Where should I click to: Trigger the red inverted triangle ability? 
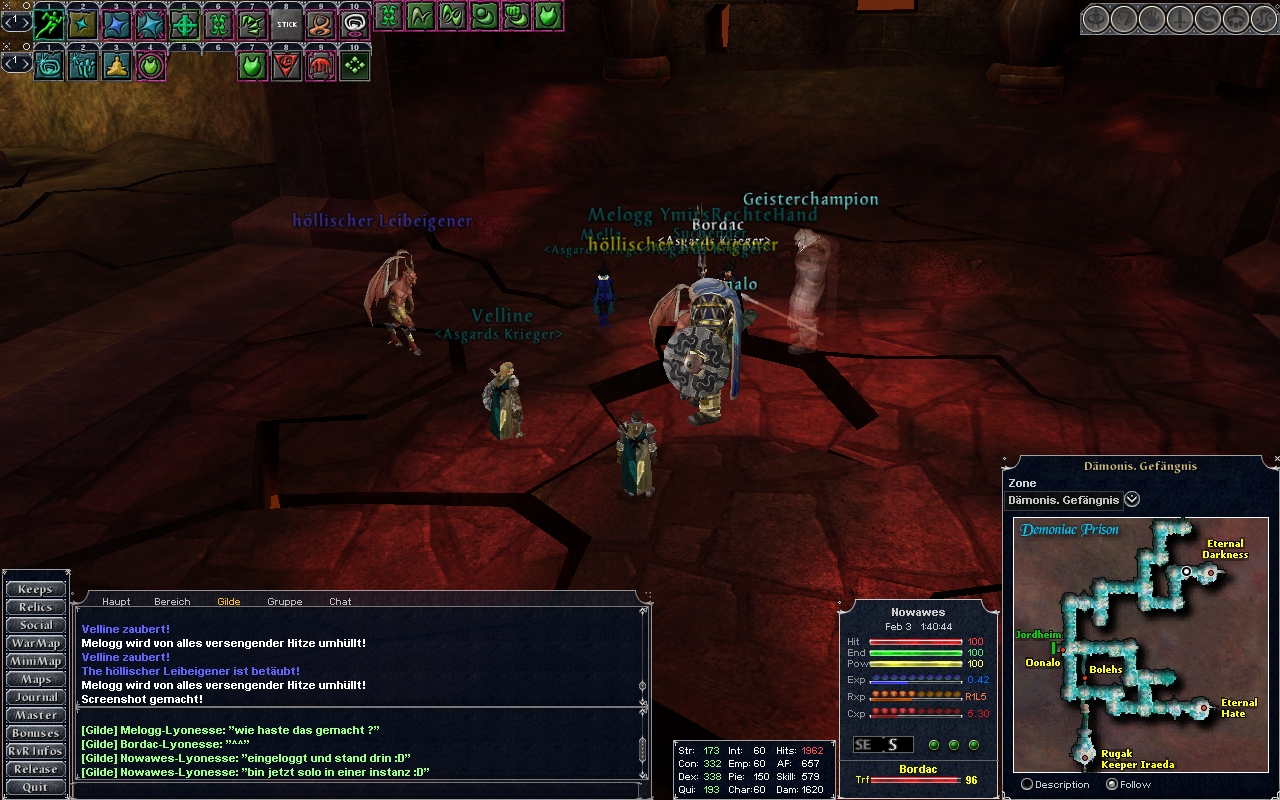[x=287, y=66]
